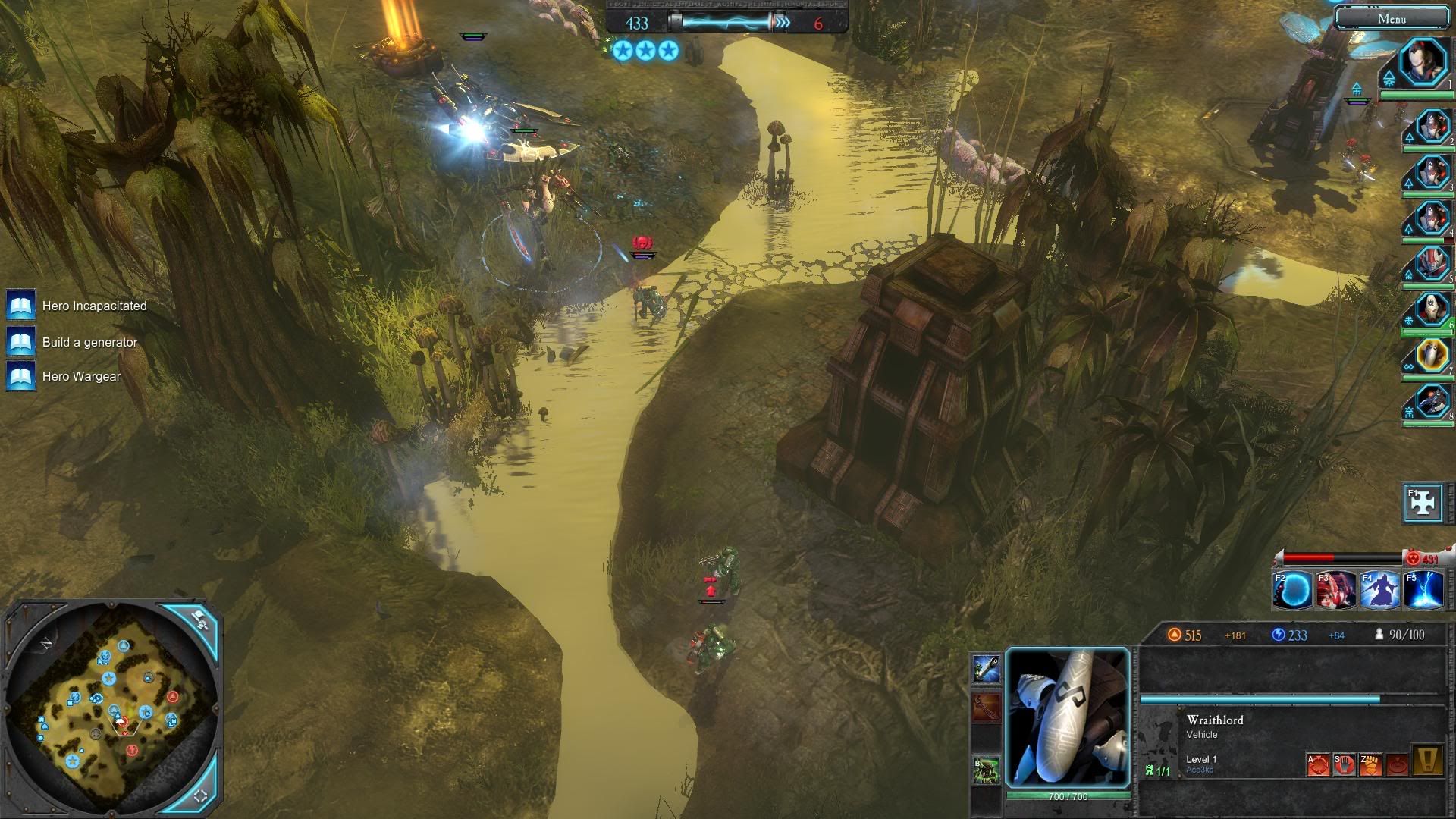Click the Melee fist command icon
Screen dimensions: 1456x819
pyautogui.click(x=1370, y=764)
